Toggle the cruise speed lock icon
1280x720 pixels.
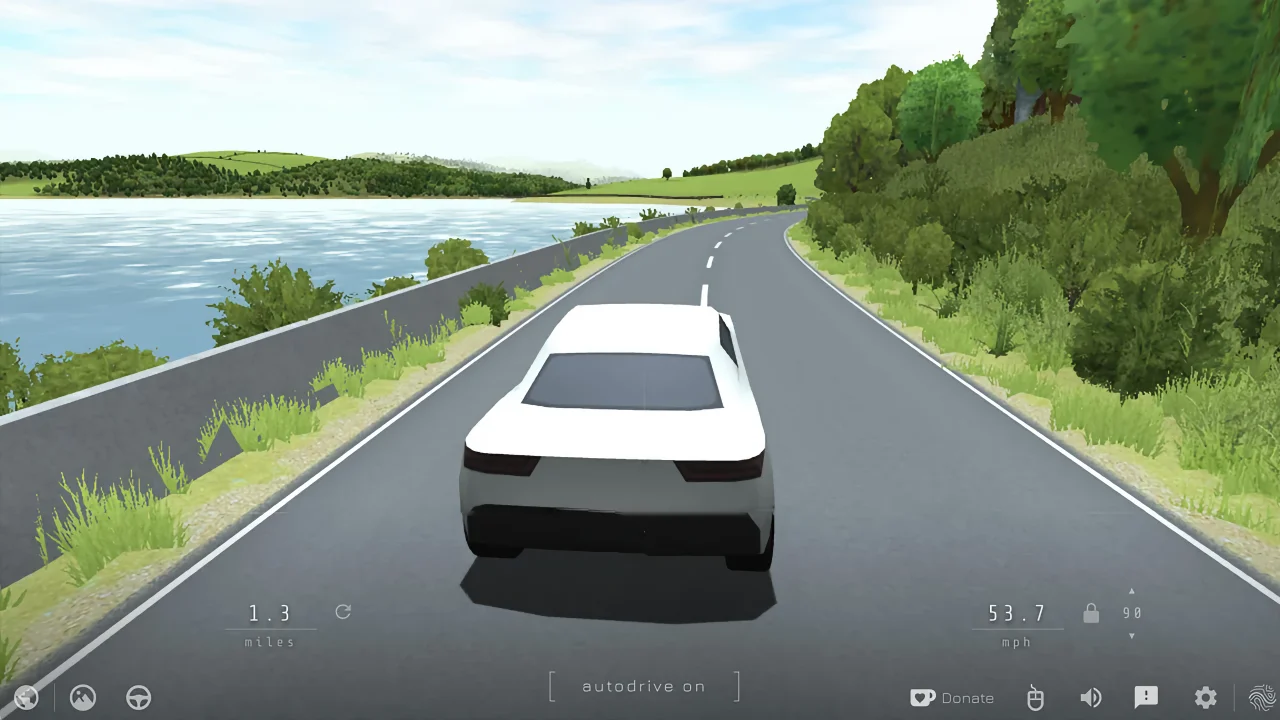click(x=1091, y=612)
